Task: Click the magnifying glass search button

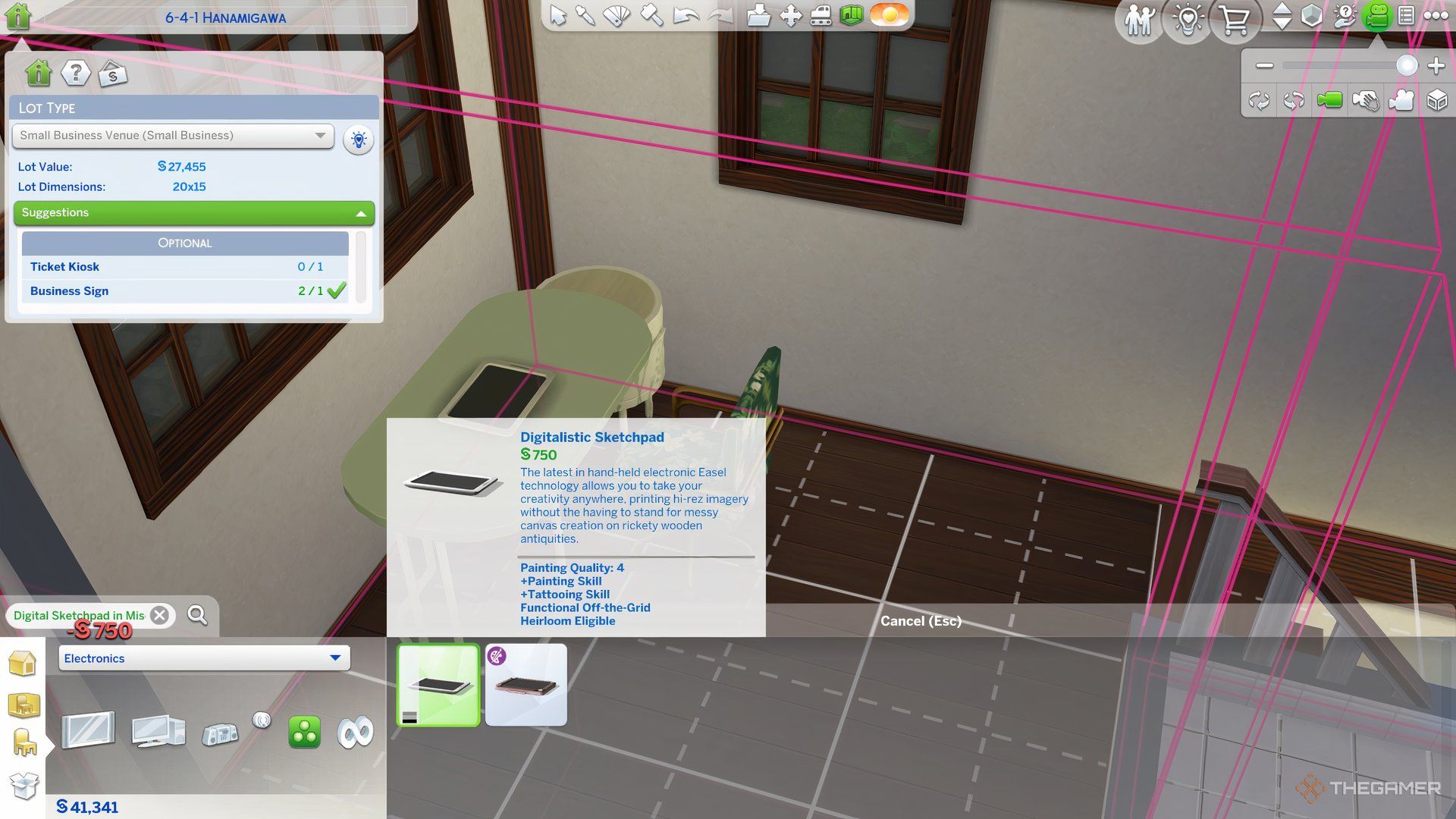Action: click(197, 615)
